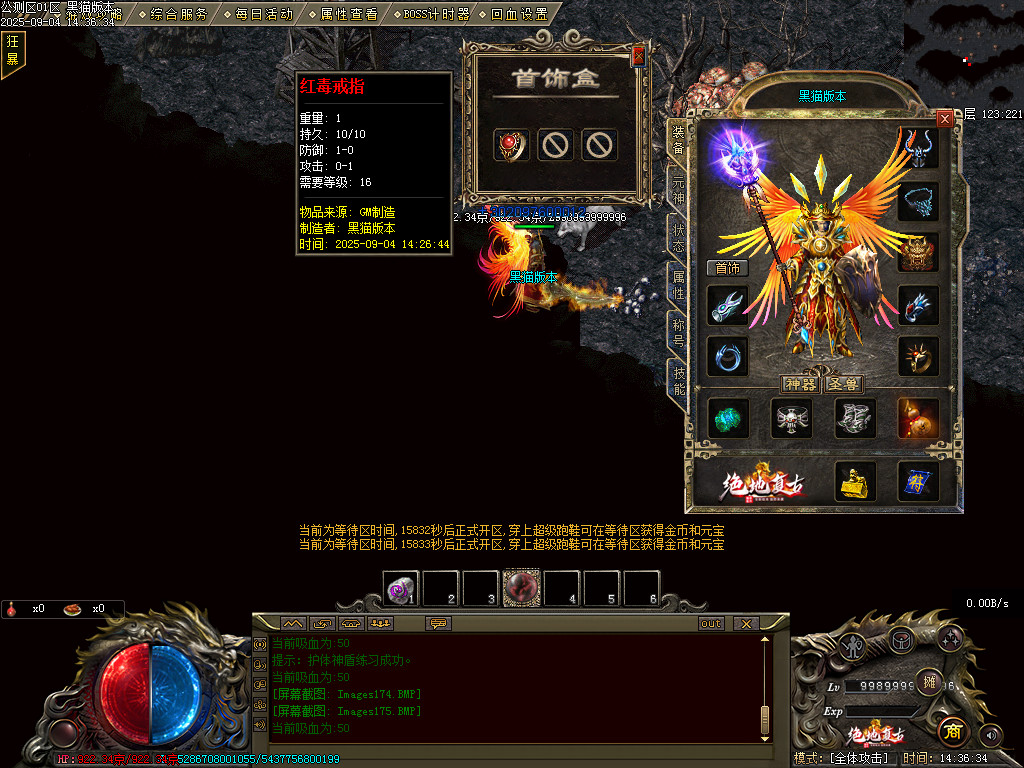Image resolution: width=1024 pixels, height=768 pixels.
Task: Open the 圣兽 holy beast section
Action: pyautogui.click(x=843, y=384)
